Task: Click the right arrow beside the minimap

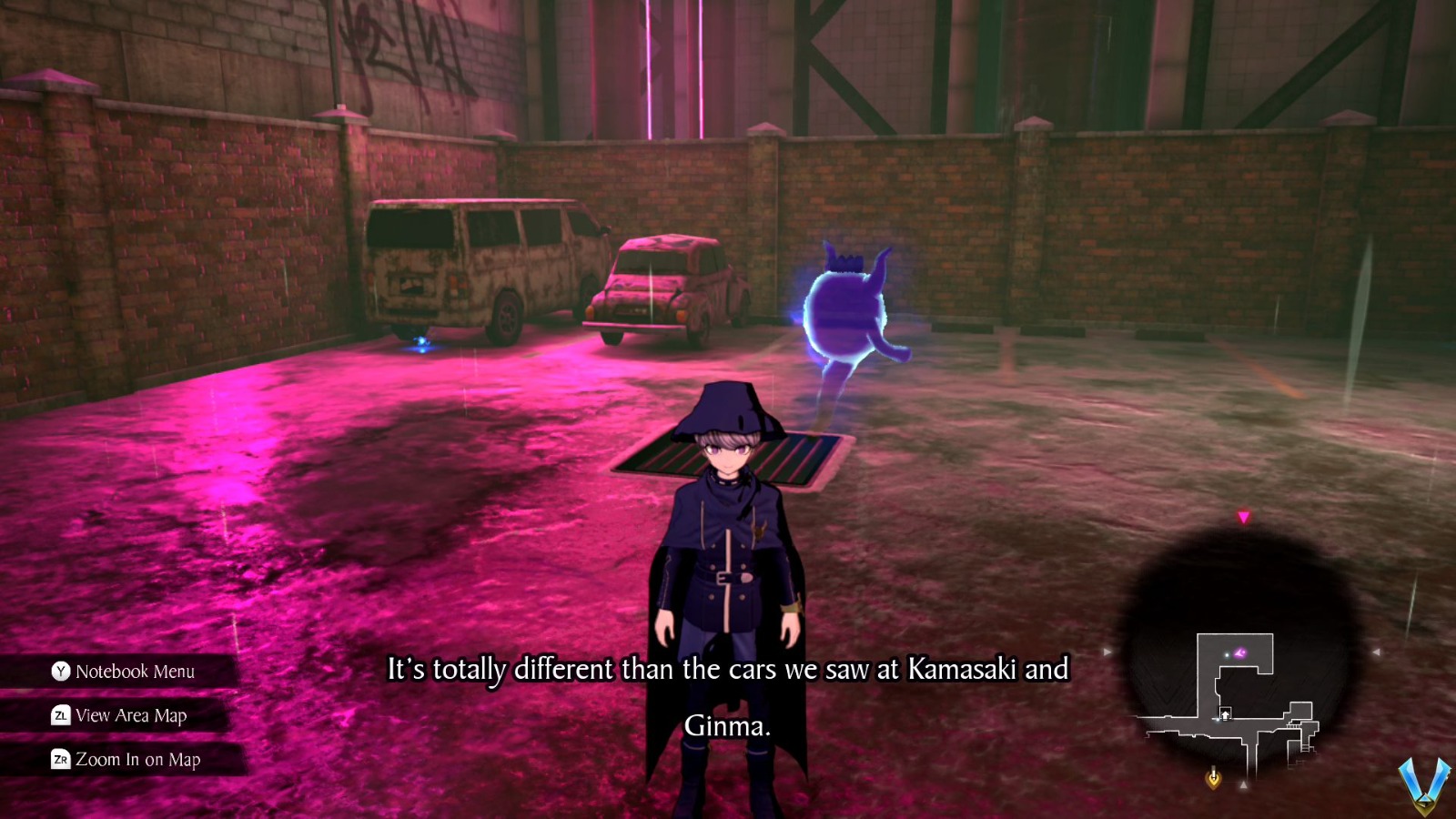Action: pyautogui.click(x=1377, y=652)
